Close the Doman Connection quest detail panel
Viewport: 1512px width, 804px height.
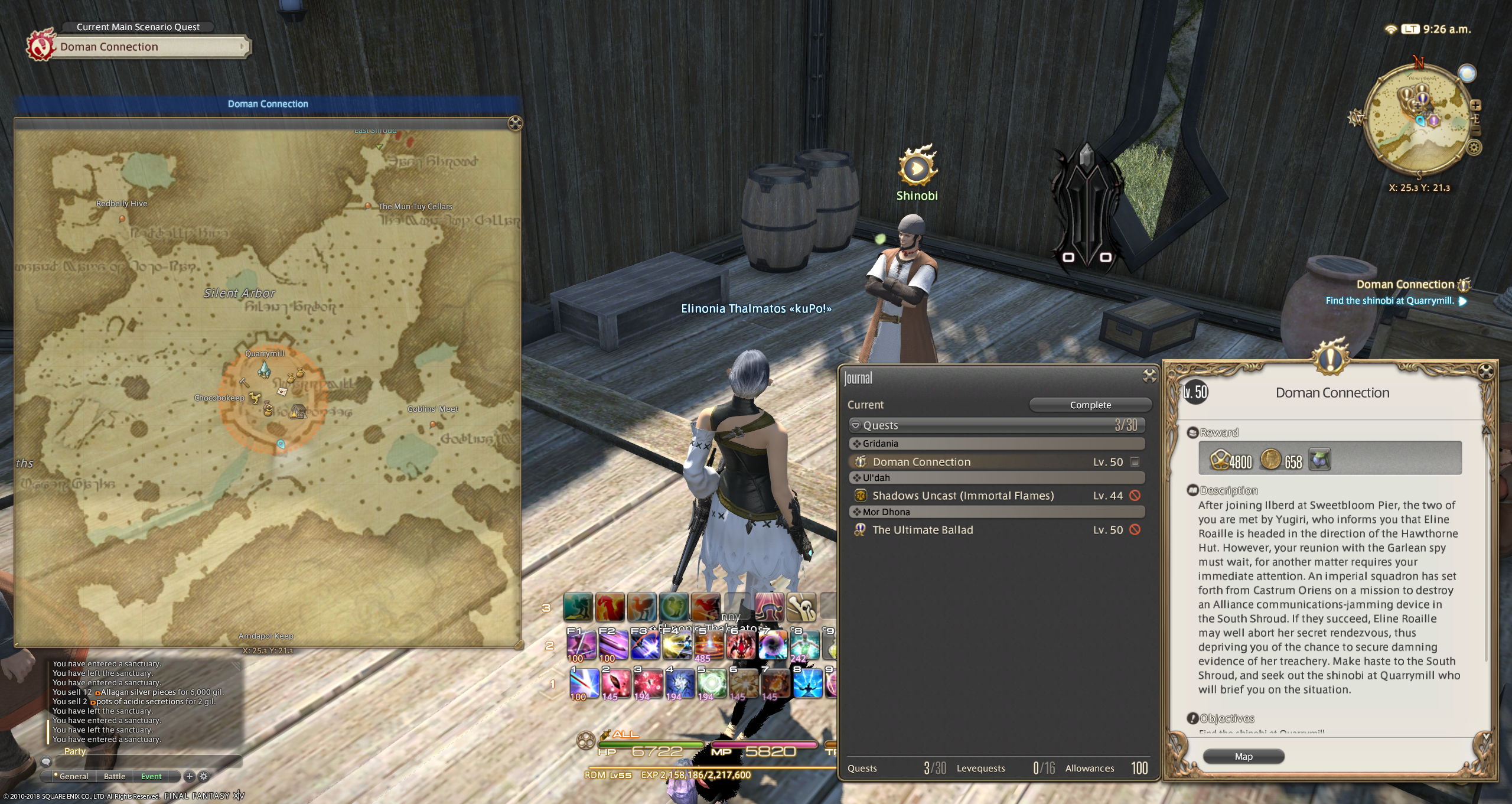1485,372
